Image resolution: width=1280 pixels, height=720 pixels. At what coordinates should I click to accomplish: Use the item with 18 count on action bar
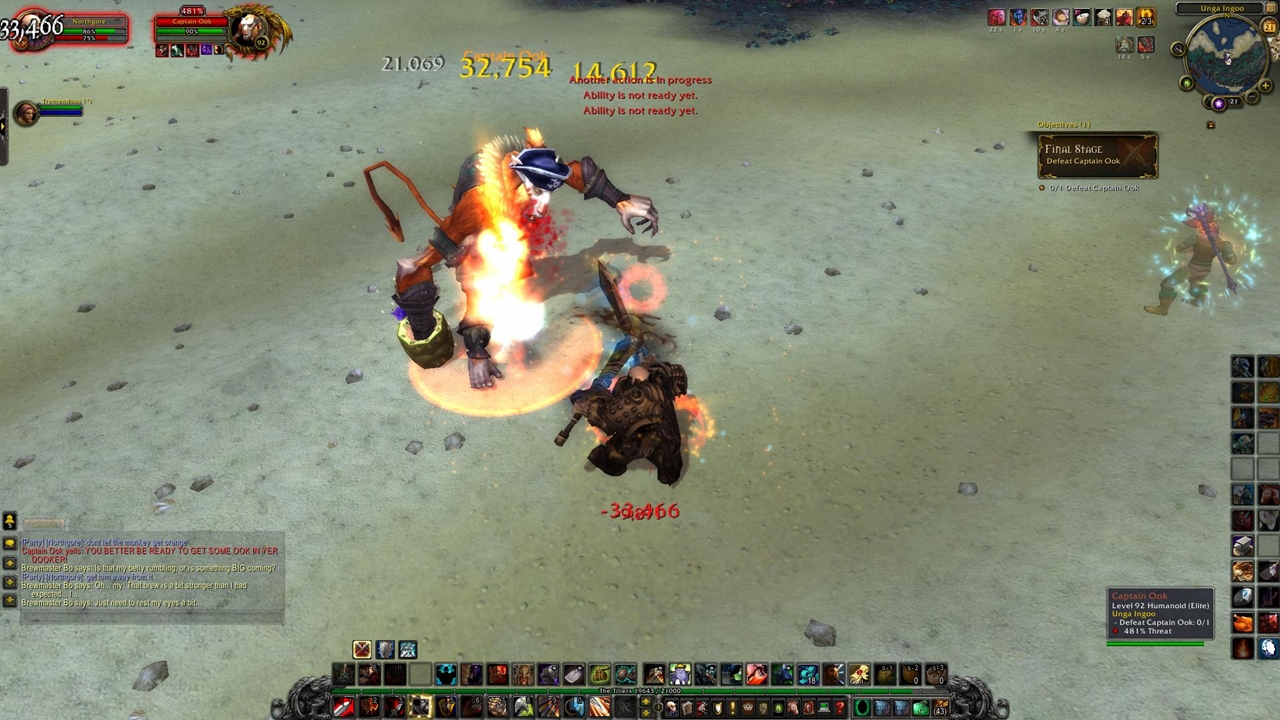[x=808, y=675]
